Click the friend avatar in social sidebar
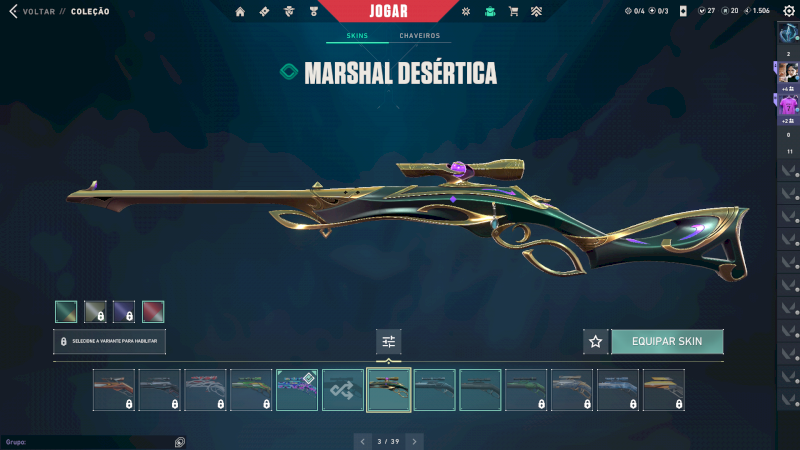Screen dimensions: 800x450 click(788, 73)
